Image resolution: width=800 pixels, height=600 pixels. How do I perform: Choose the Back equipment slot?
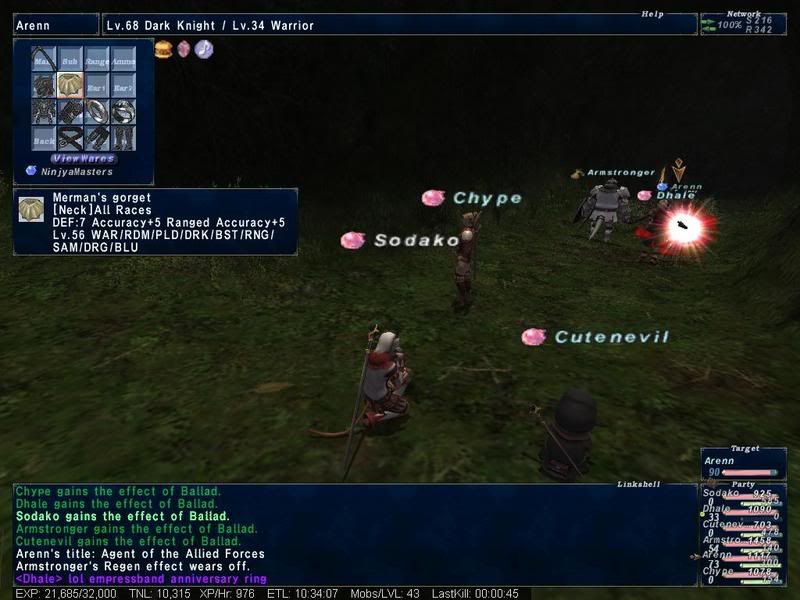click(x=44, y=137)
